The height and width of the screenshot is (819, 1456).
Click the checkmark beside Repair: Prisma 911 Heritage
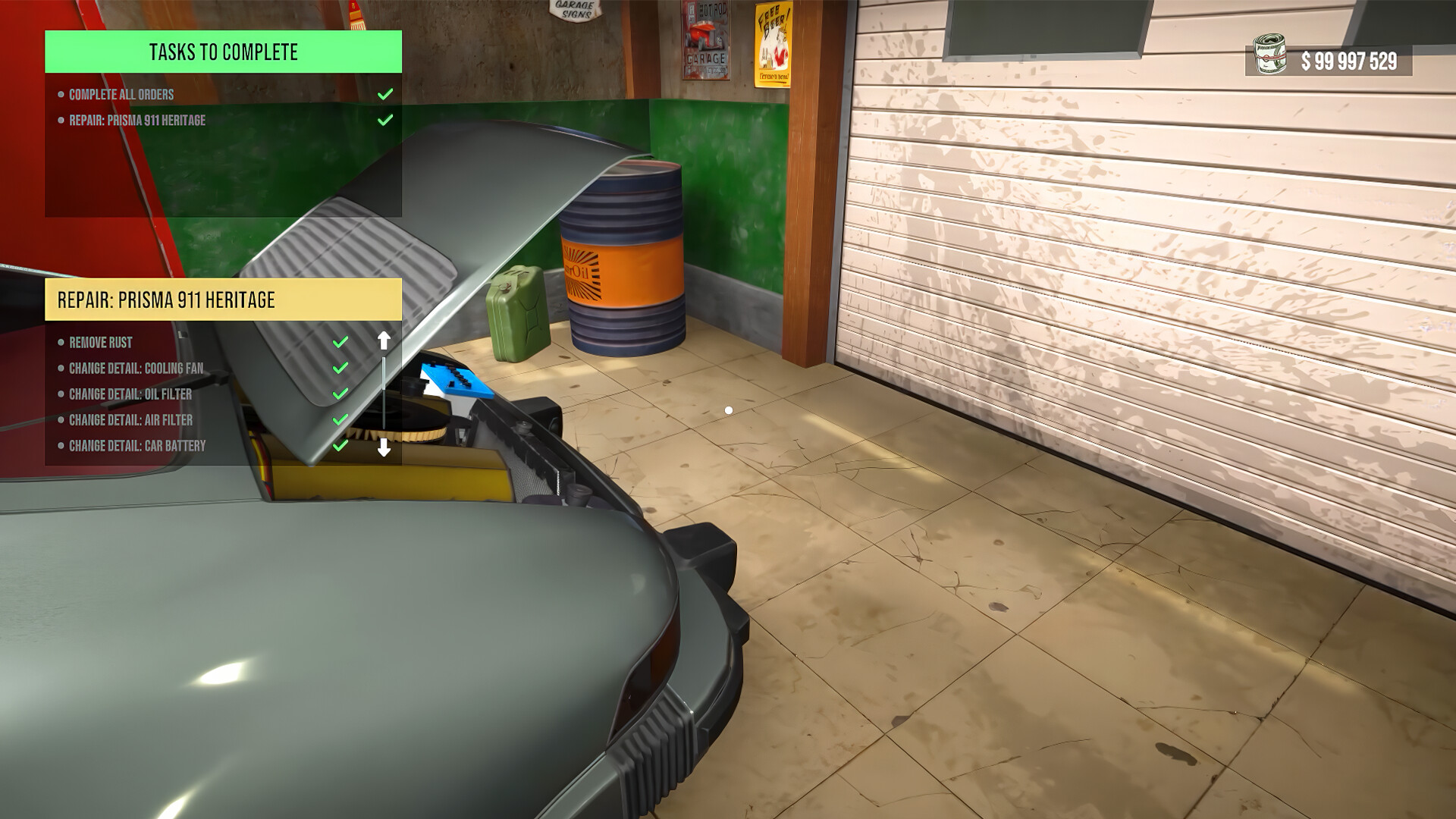click(386, 119)
